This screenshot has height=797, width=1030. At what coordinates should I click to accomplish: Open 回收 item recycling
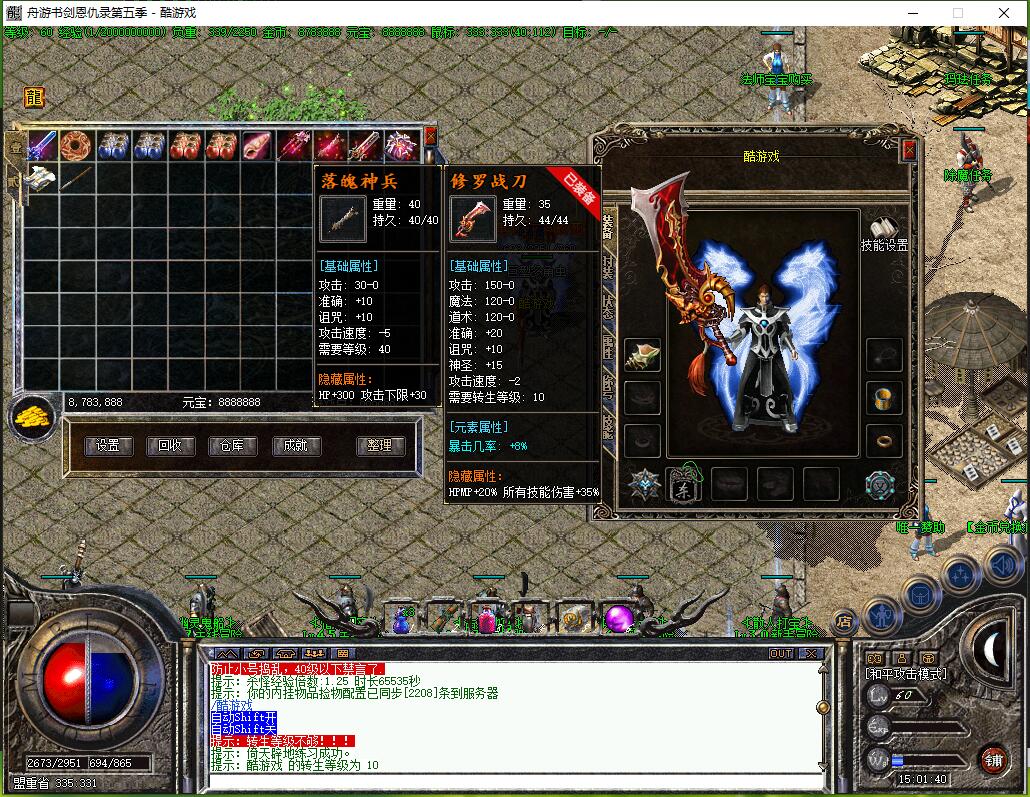coord(170,446)
